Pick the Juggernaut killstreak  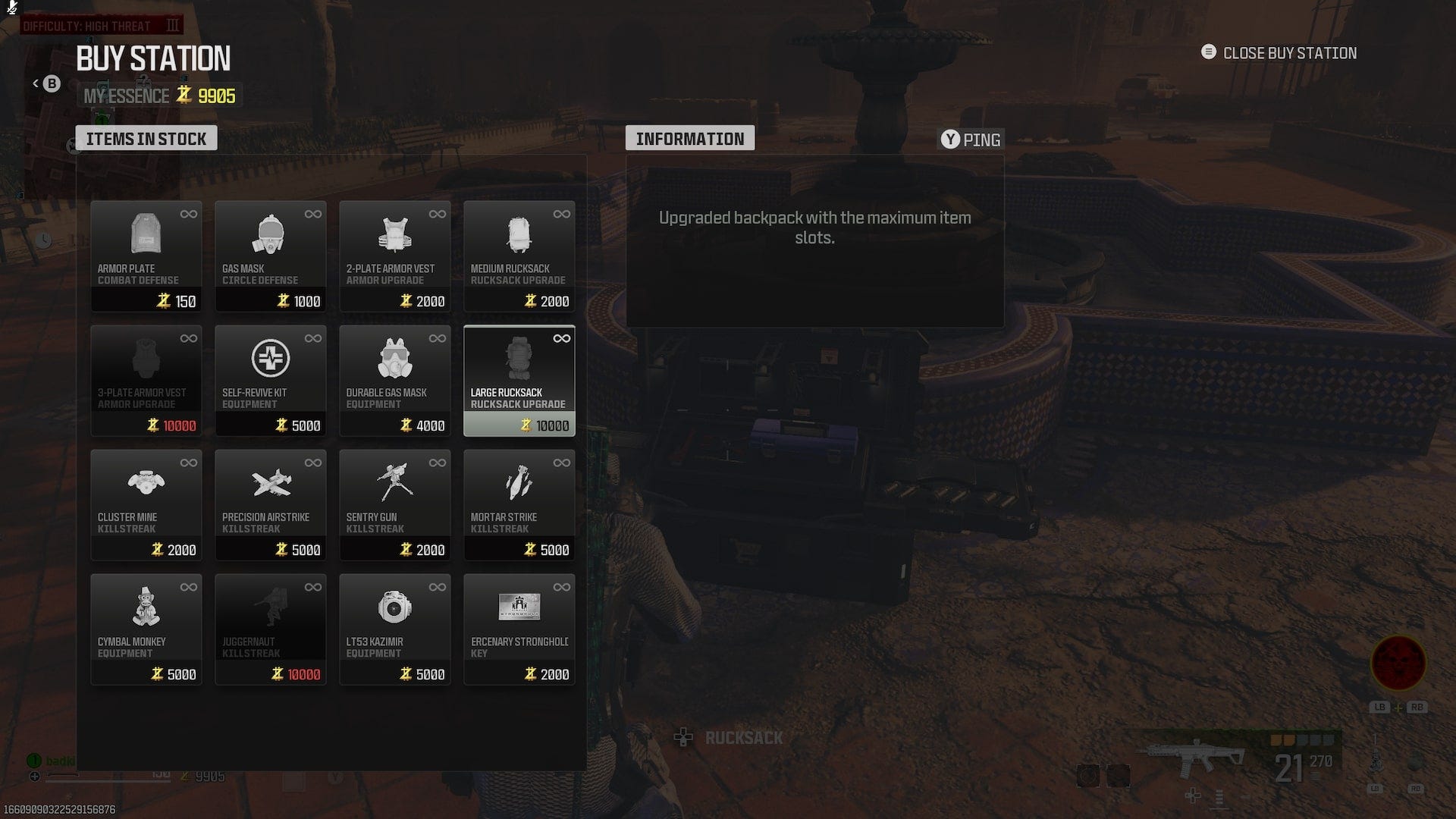coord(270,628)
